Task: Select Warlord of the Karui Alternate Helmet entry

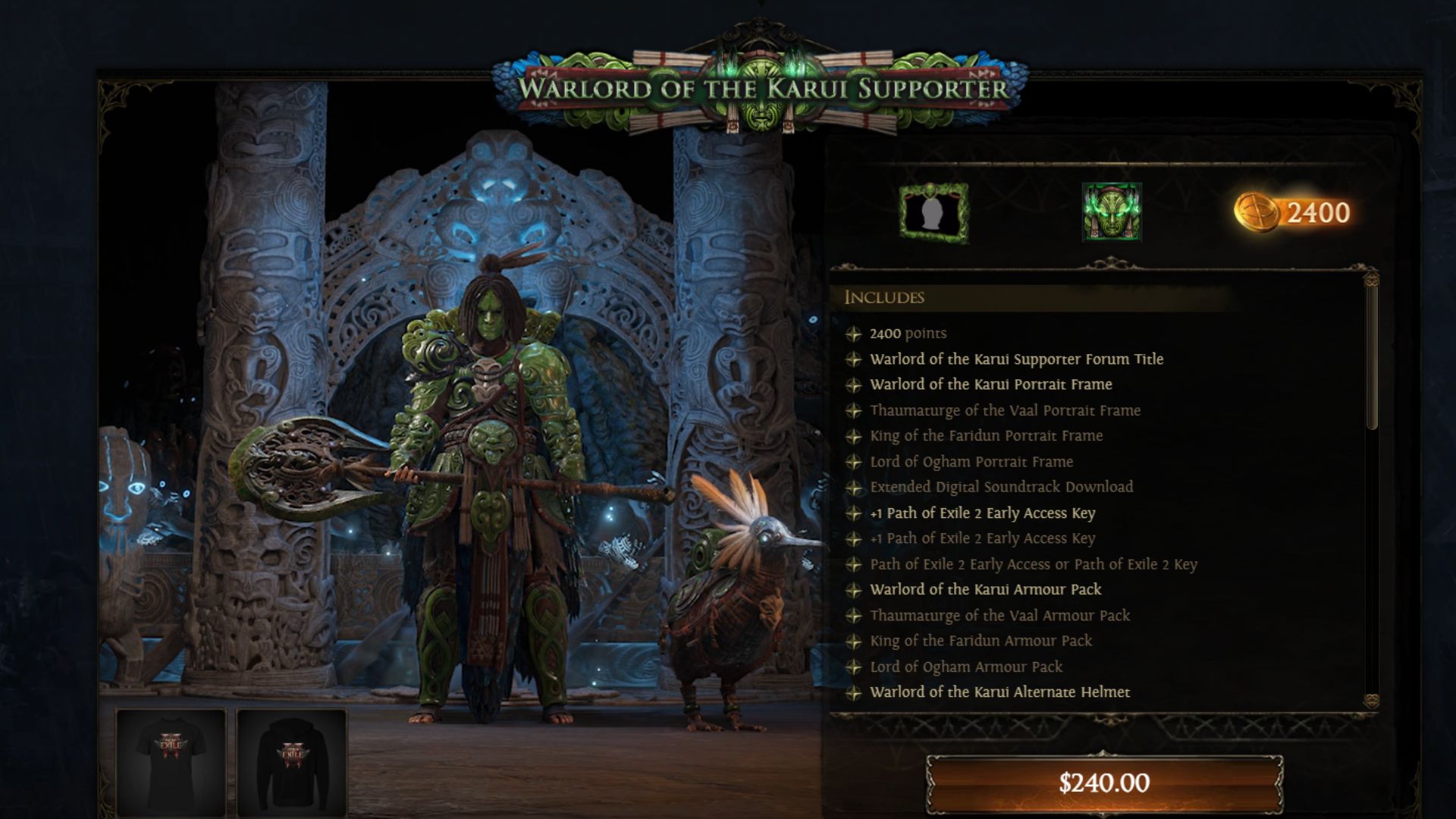Action: pyautogui.click(x=999, y=692)
